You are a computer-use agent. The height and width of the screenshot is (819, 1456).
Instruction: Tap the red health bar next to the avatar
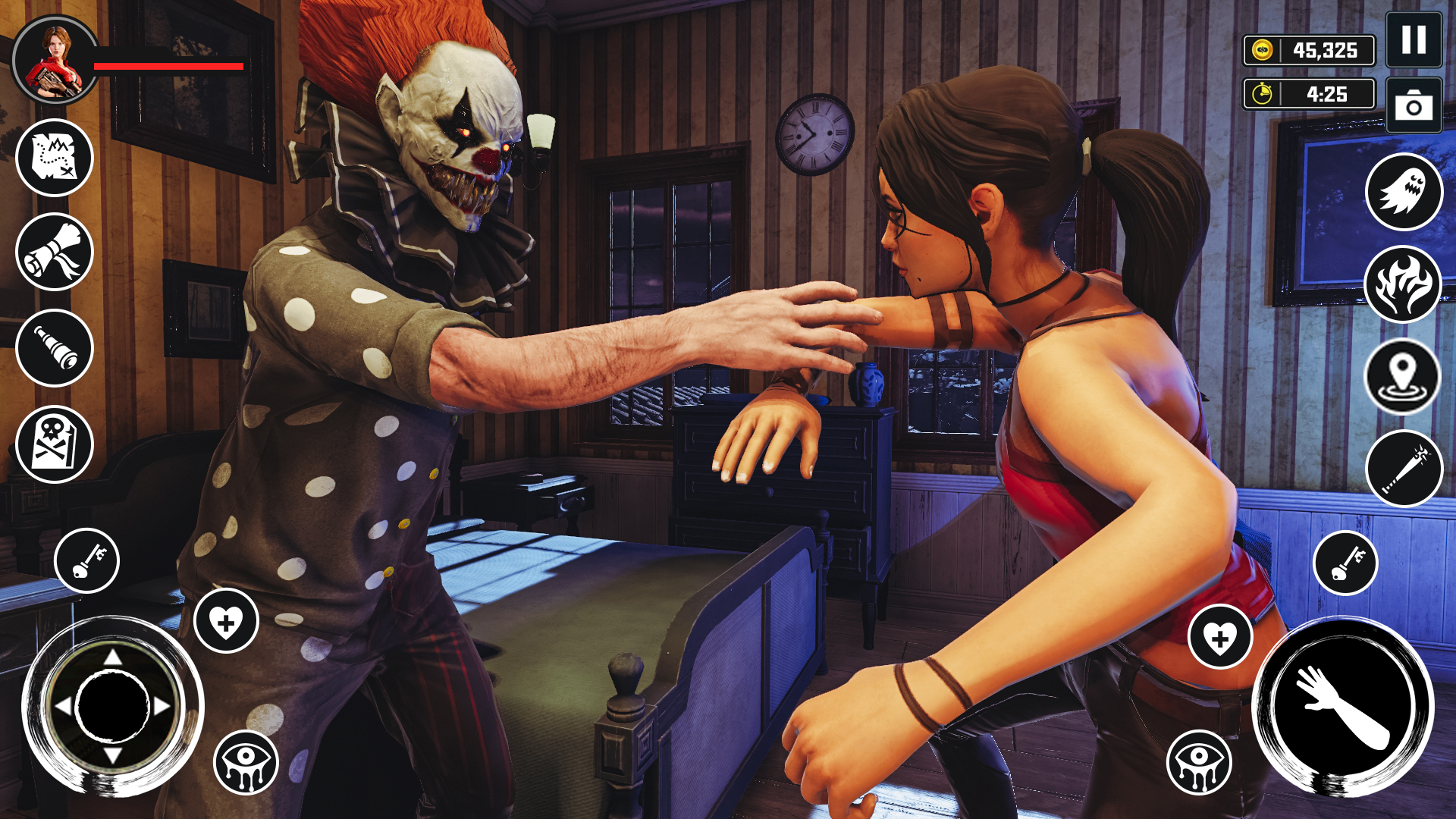click(x=165, y=67)
